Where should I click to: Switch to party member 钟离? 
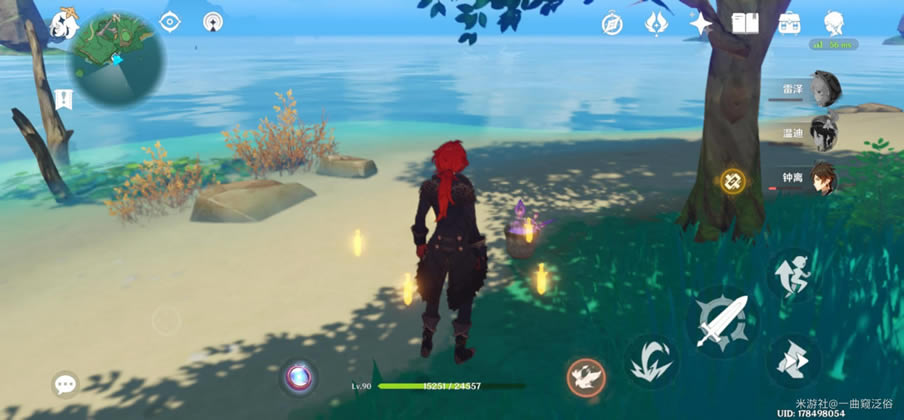tap(823, 177)
